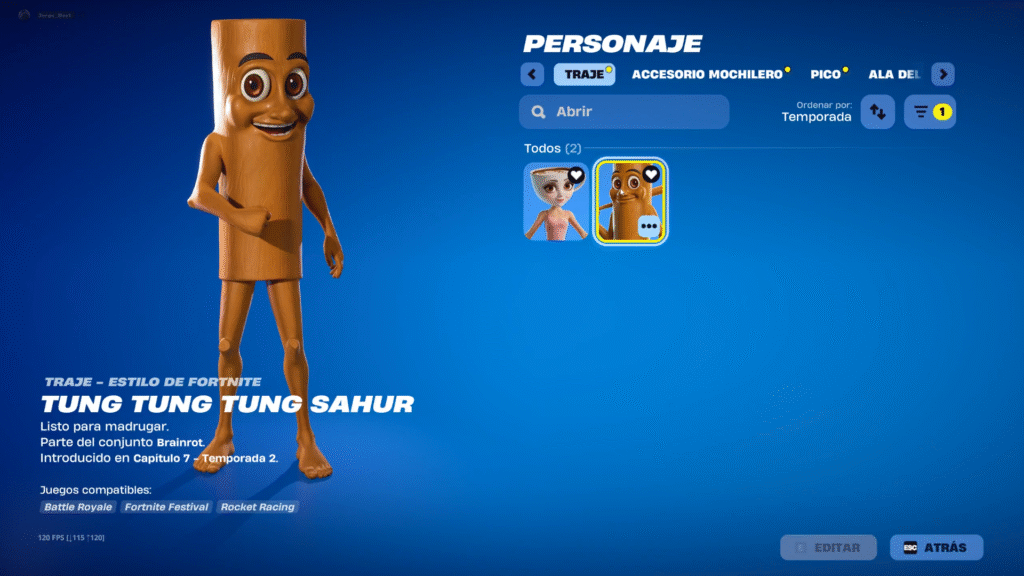Open the Accesorio Mochilero tab

[707, 75]
